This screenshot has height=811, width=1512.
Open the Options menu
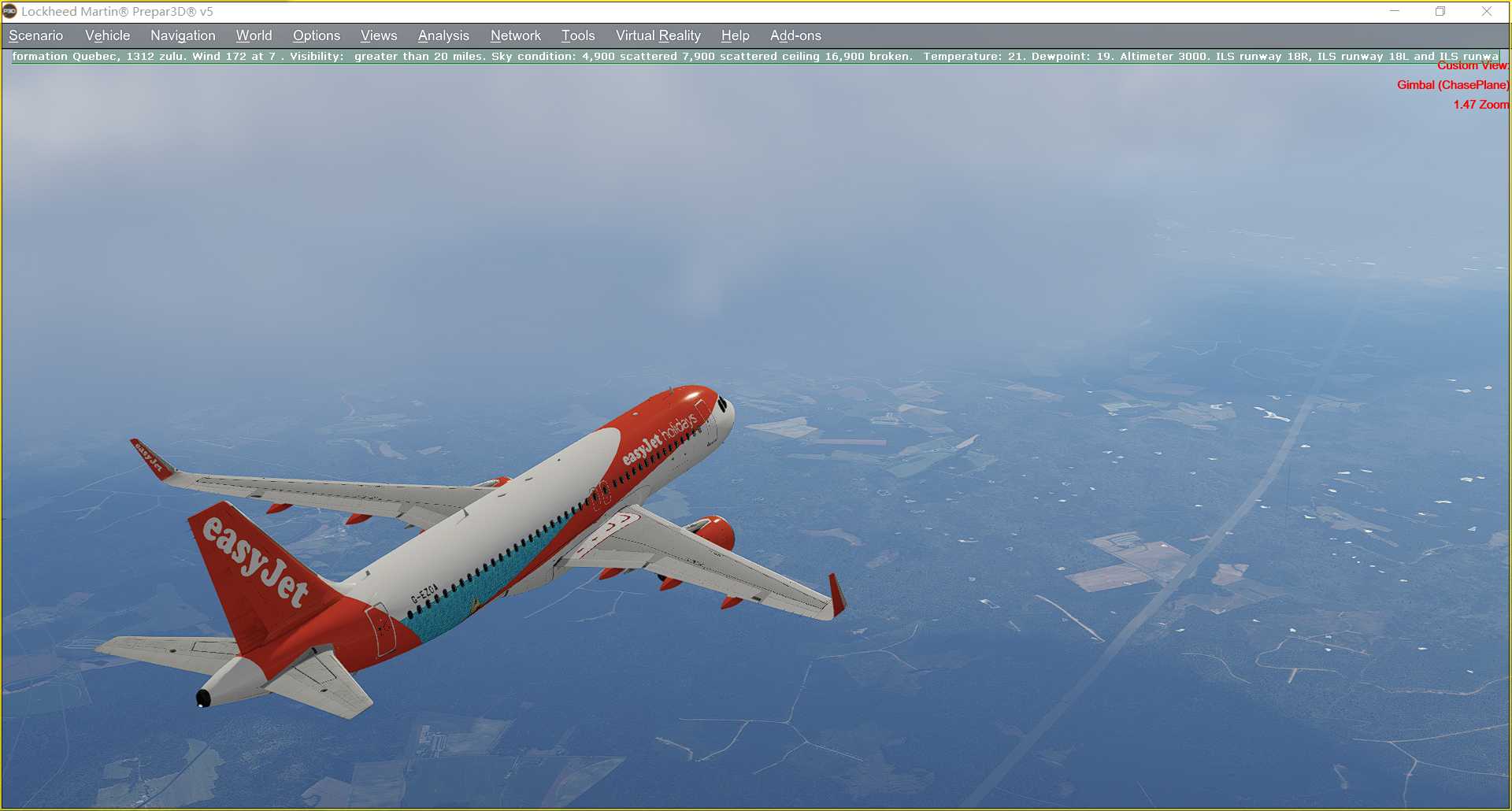[316, 35]
